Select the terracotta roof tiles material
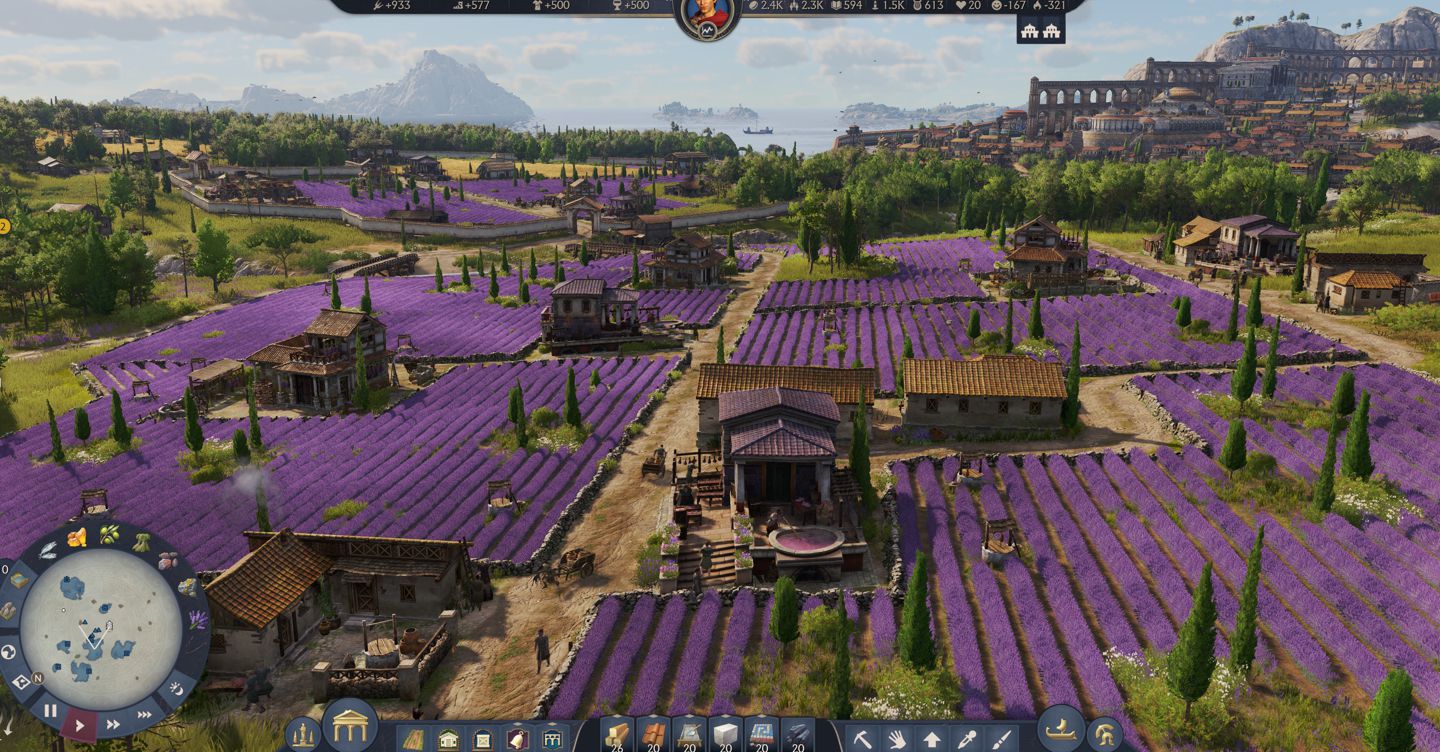1440x752 pixels. pos(654,734)
